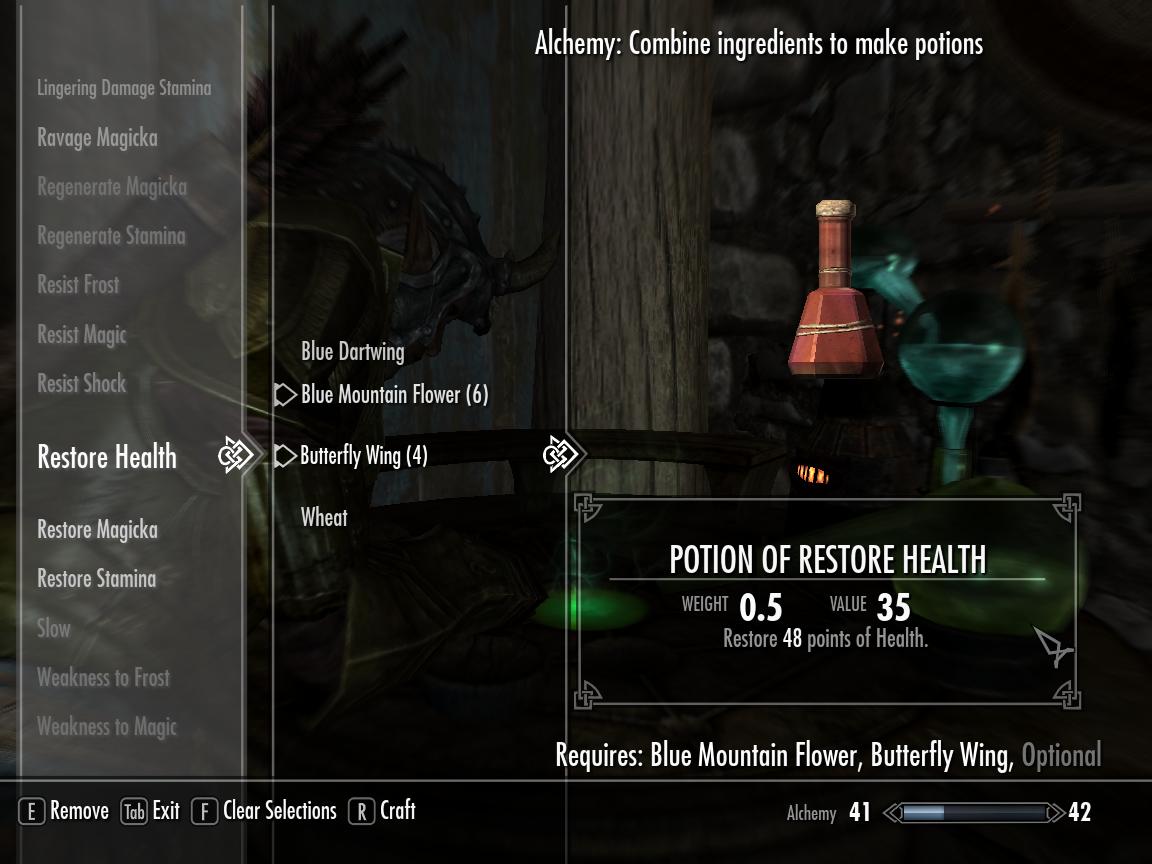Choose the Resist Shock effect
Viewport: 1152px width, 864px height.
coord(82,383)
